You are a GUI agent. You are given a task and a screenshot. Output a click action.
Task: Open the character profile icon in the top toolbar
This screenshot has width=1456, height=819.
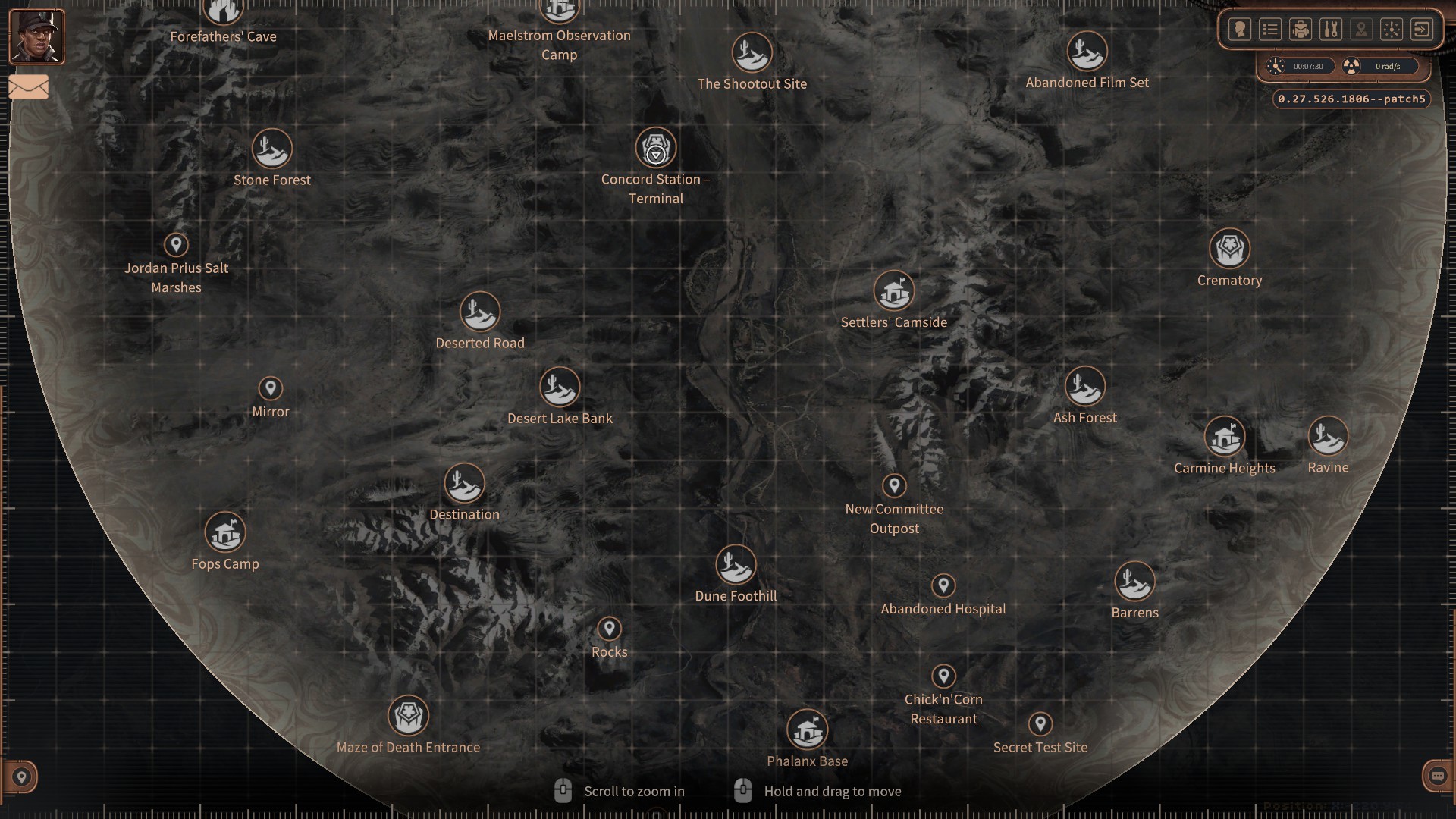click(x=1241, y=29)
